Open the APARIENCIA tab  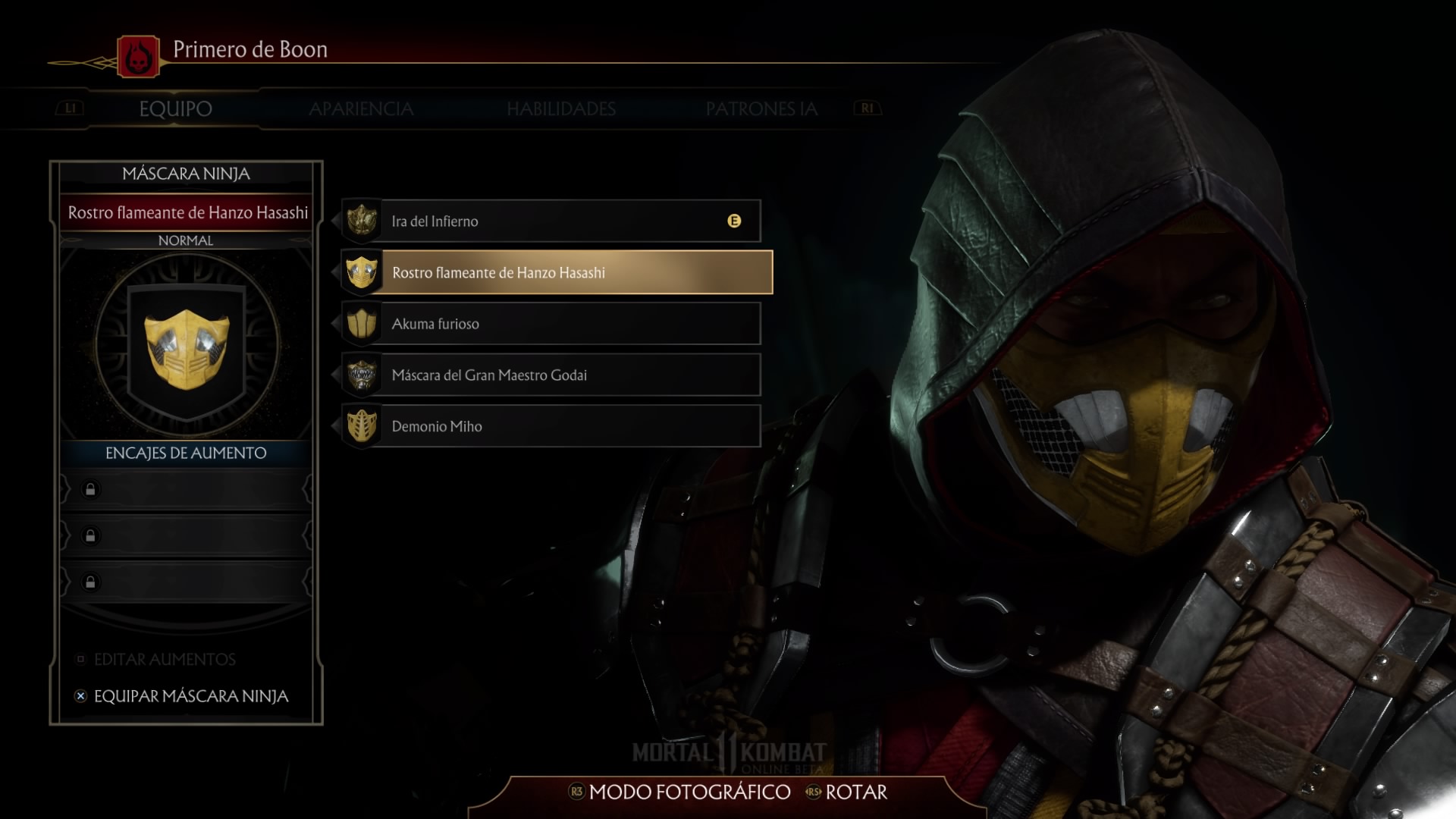pos(361,109)
